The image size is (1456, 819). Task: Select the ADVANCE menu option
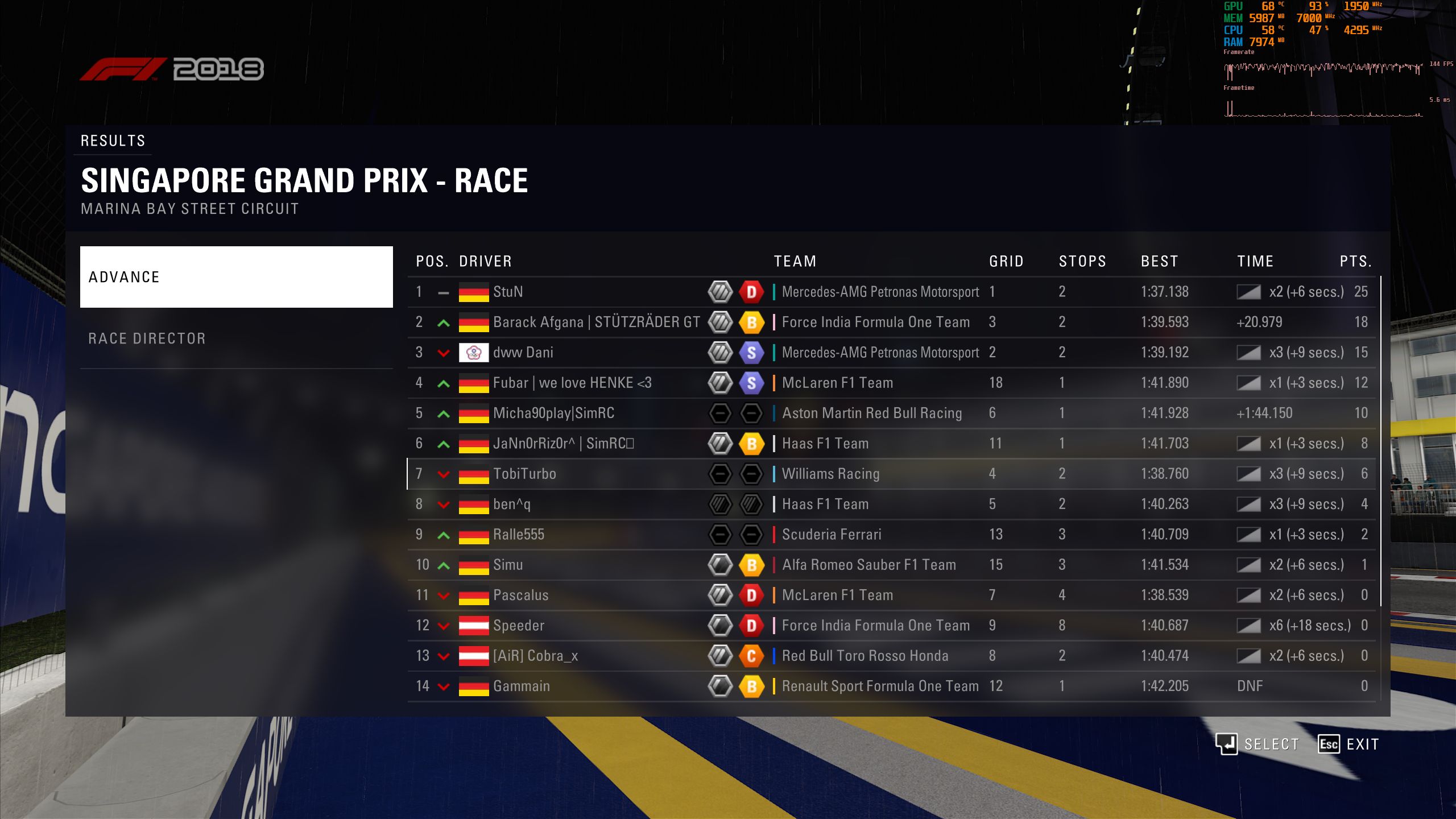coord(236,277)
